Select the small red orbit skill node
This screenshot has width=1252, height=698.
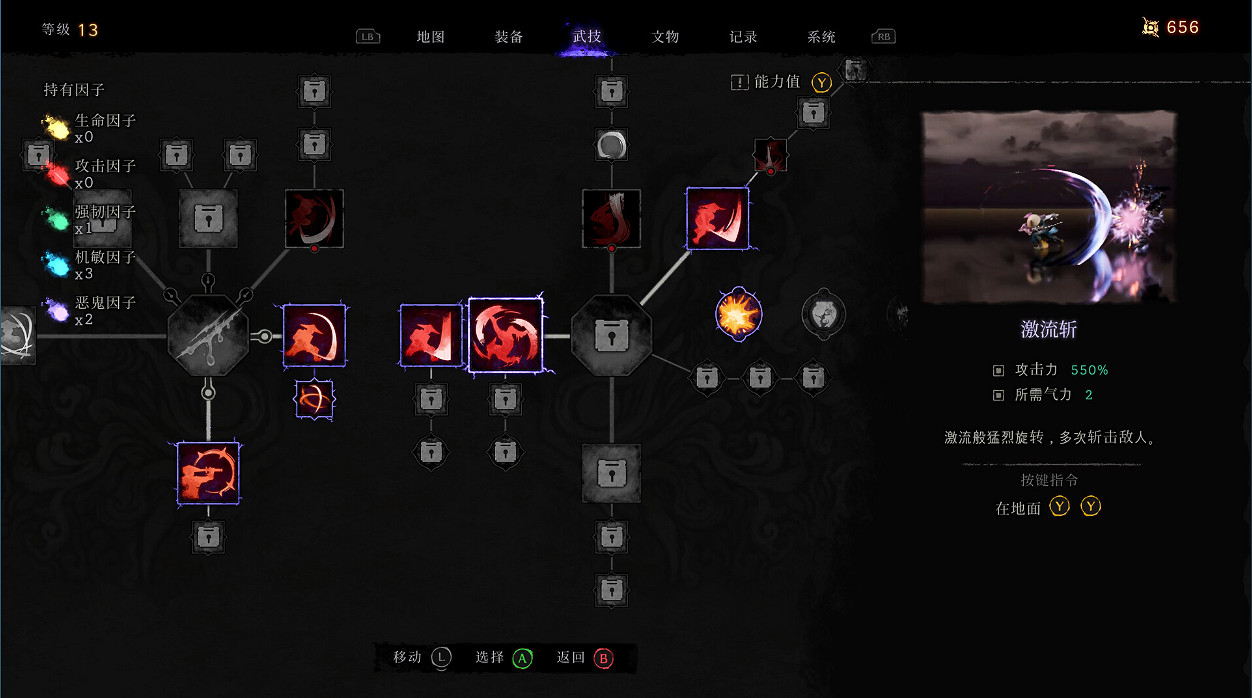tap(314, 399)
